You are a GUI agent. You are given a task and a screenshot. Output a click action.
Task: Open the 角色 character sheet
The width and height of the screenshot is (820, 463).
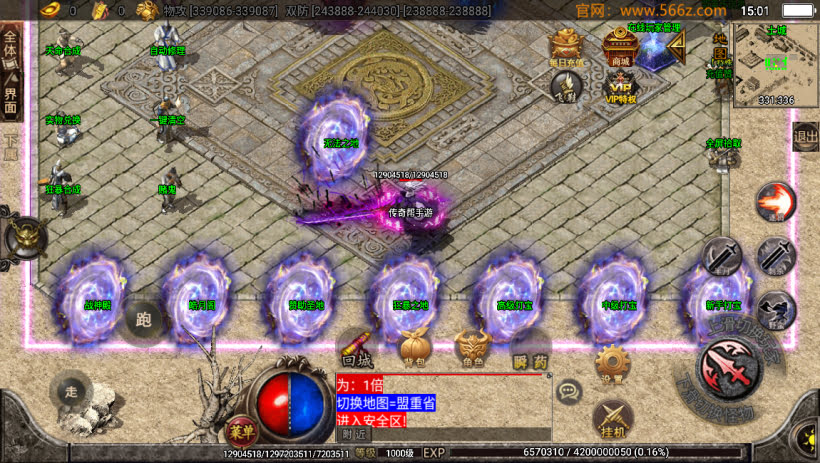point(472,346)
